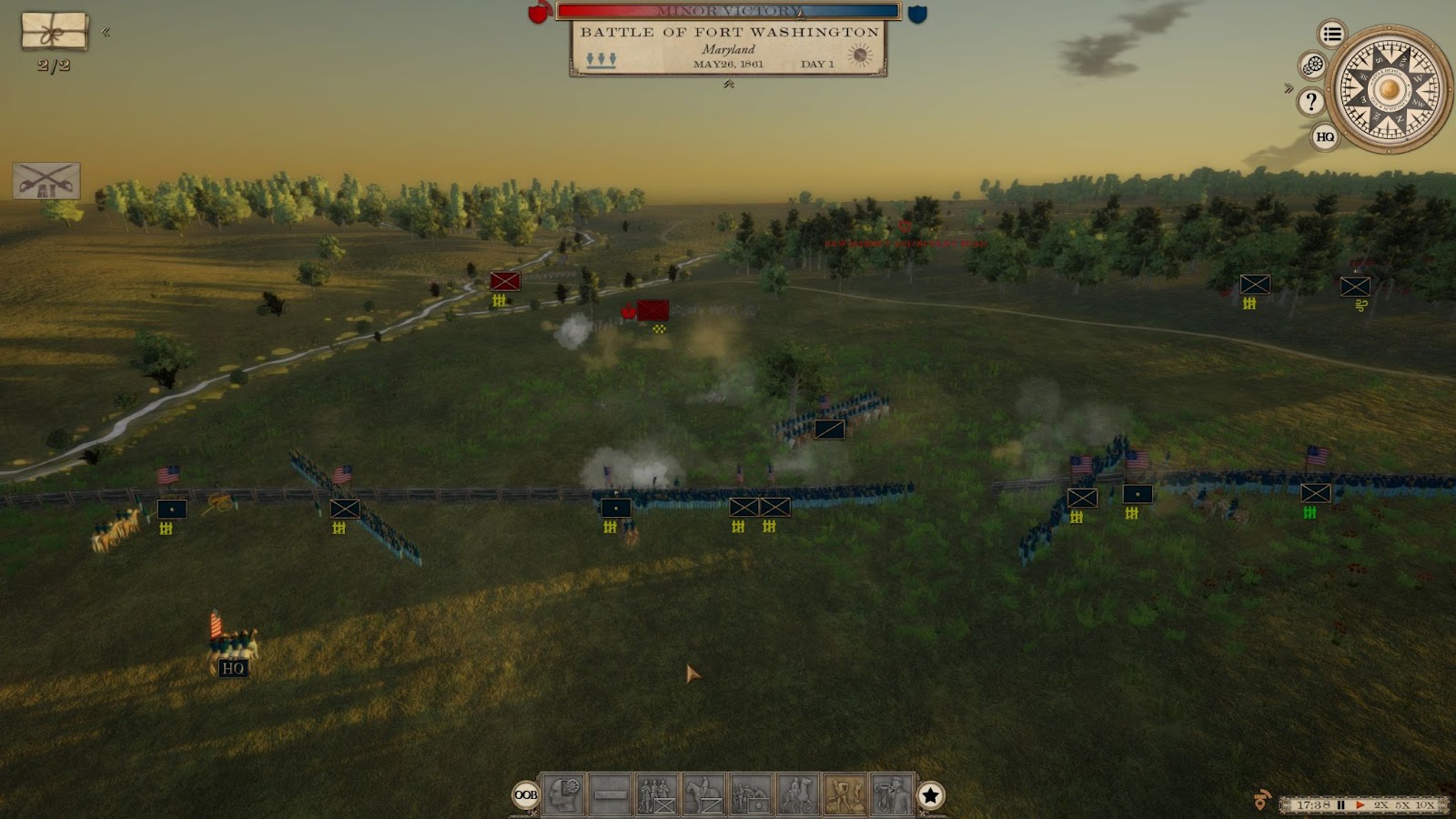Viewport: 1456px width, 819px height.
Task: Open the OOB order of battle
Action: 526,794
